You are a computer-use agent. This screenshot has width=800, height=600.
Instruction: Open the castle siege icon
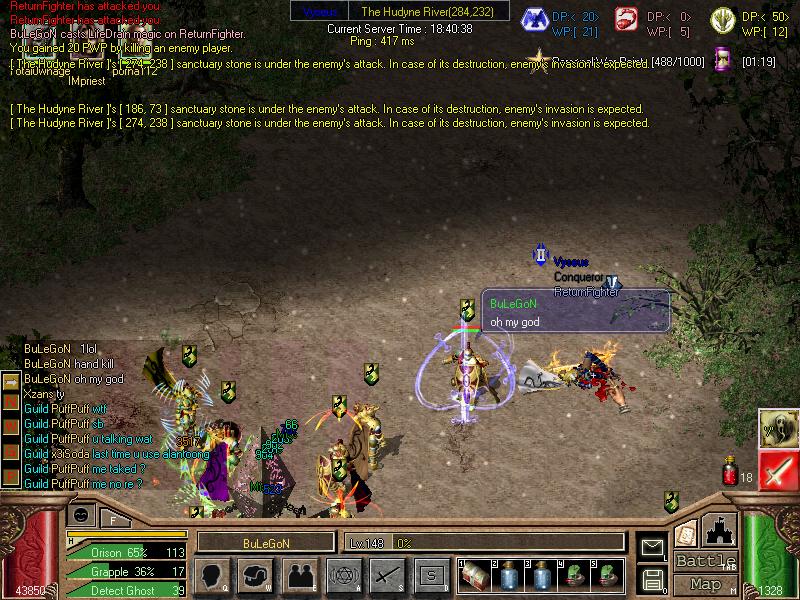click(x=720, y=530)
